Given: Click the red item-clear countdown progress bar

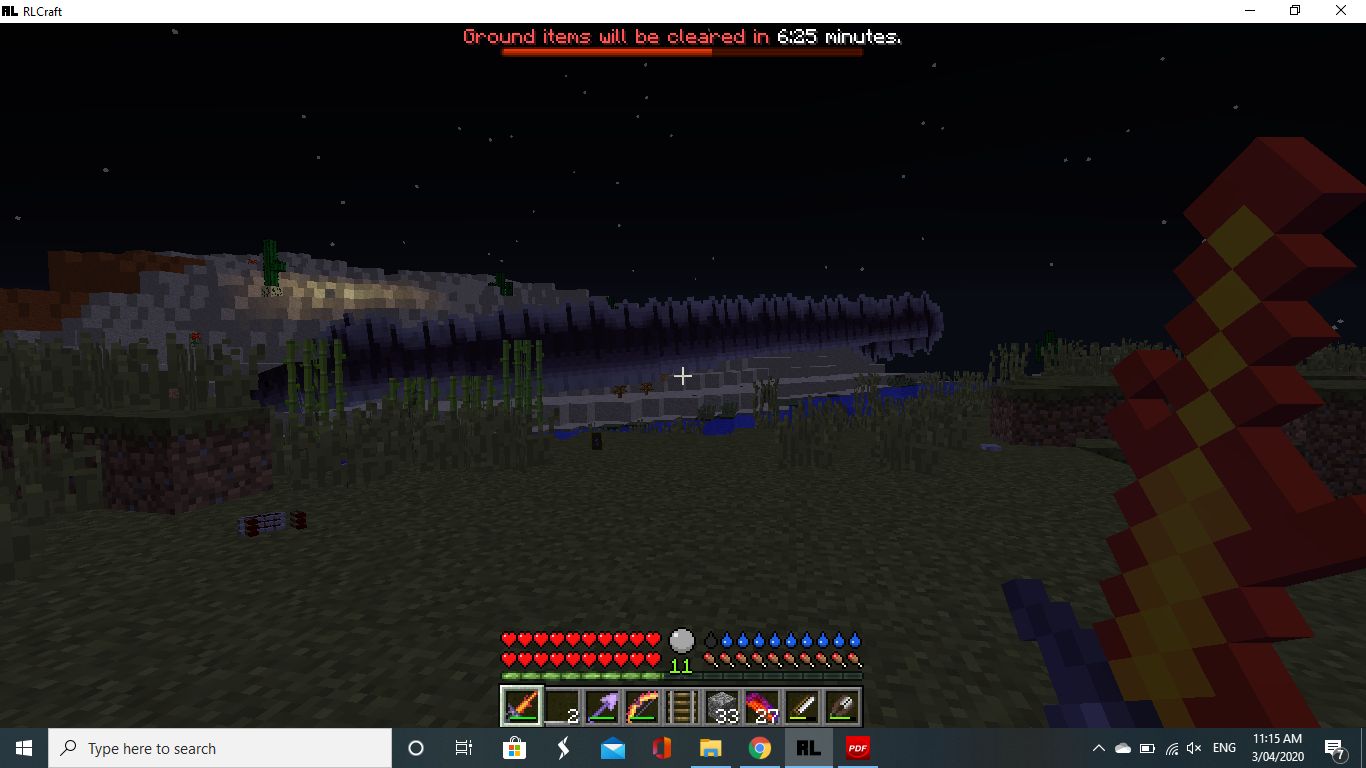Looking at the screenshot, I should [681, 52].
